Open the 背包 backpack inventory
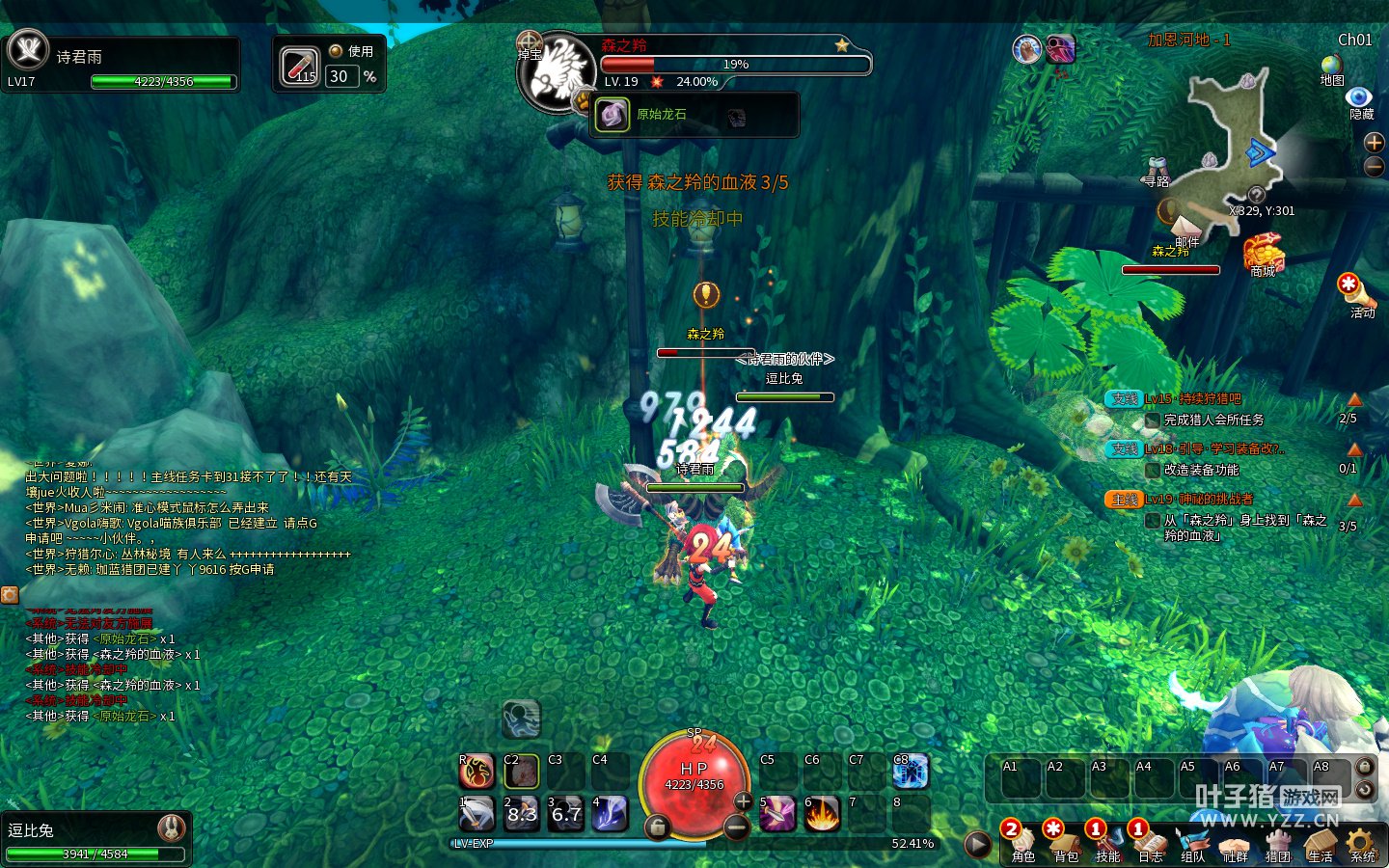 tap(1065, 842)
